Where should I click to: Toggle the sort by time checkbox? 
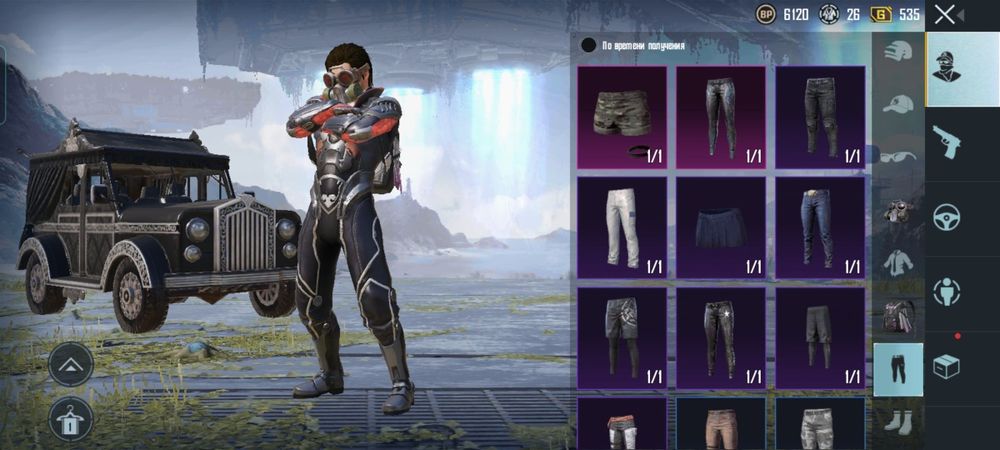tap(589, 45)
